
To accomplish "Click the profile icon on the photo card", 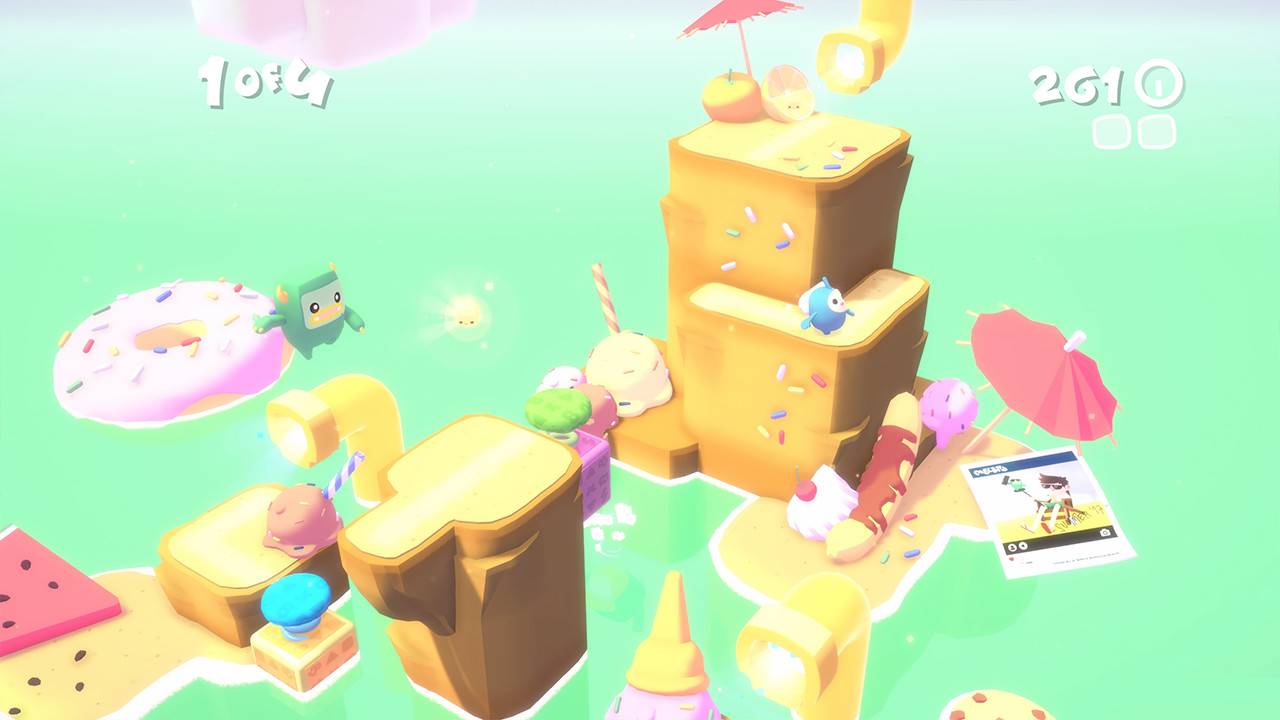I will (1012, 547).
